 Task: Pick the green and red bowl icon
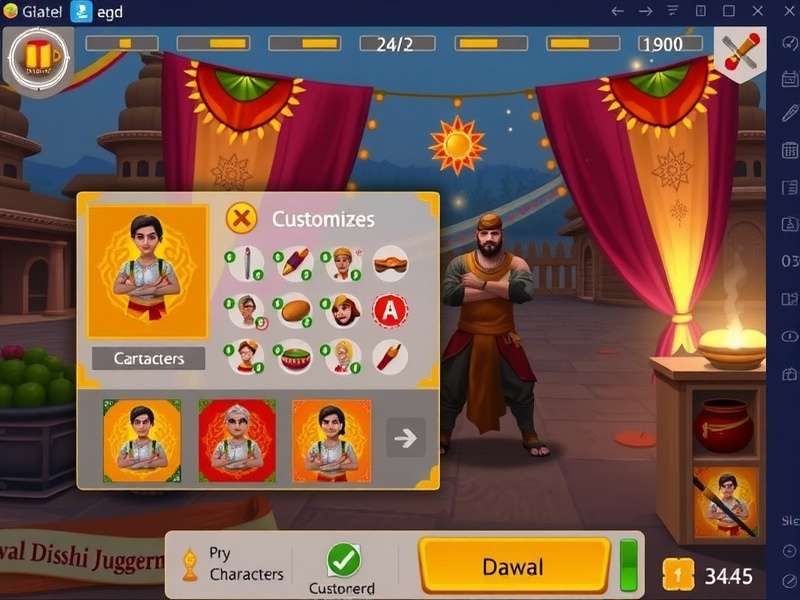[295, 357]
